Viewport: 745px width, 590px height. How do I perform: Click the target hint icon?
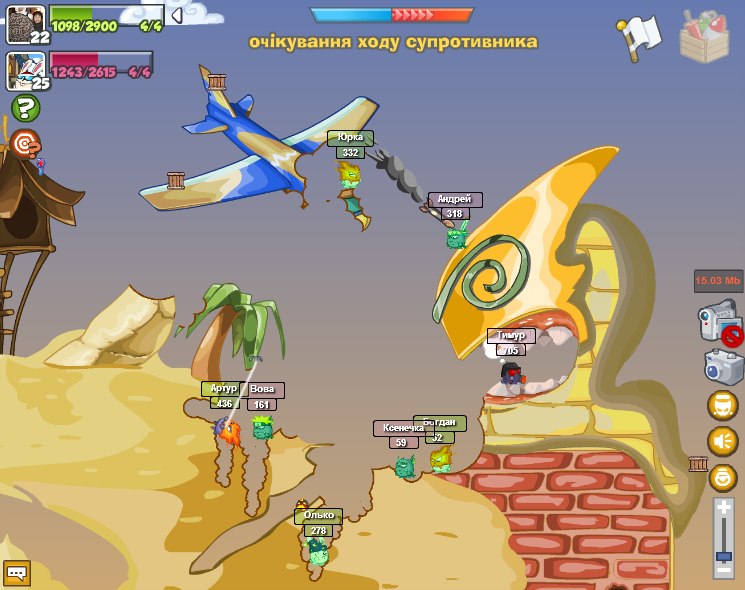point(25,144)
